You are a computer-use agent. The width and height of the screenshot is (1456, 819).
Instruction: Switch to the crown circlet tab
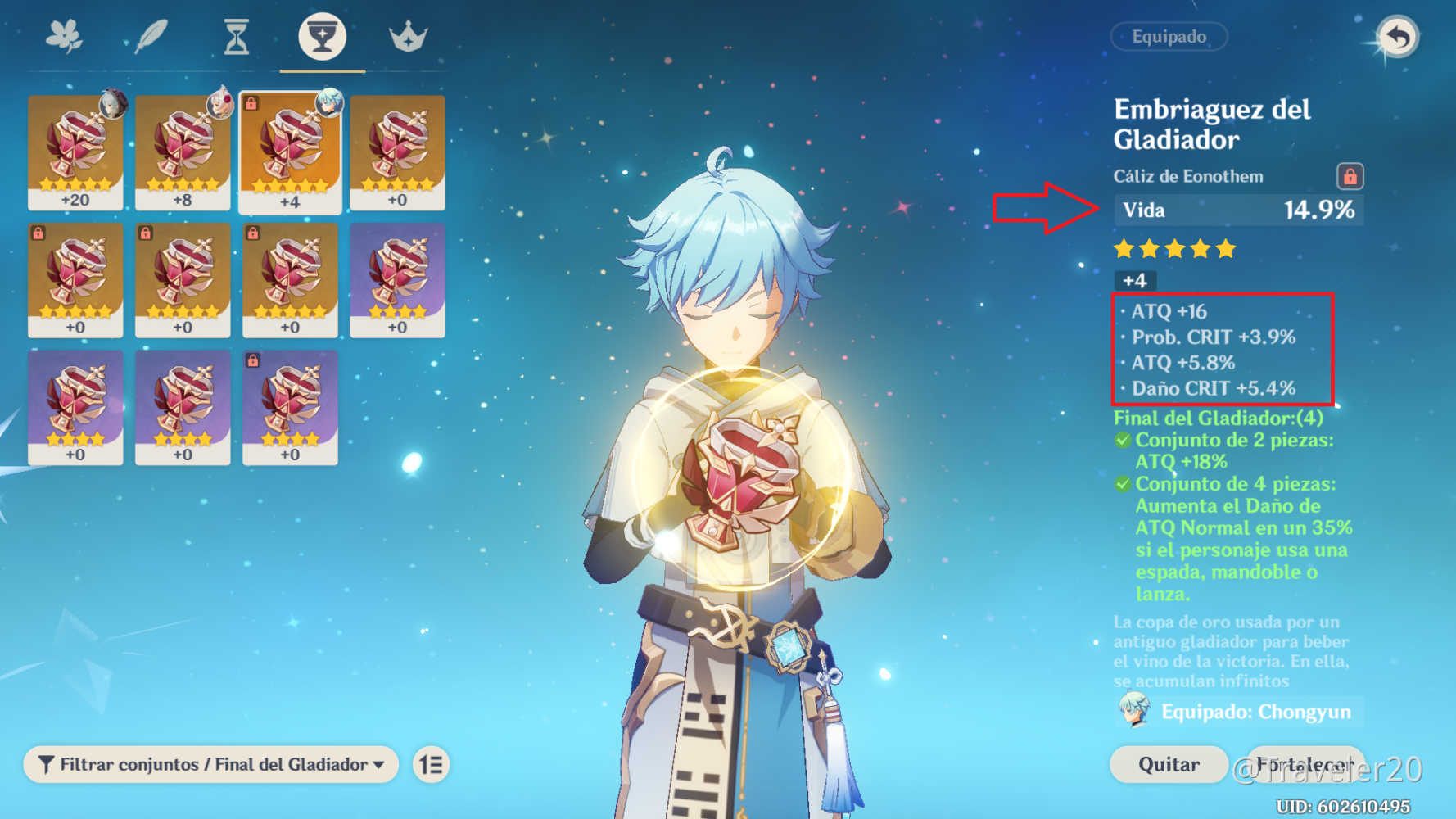click(x=408, y=37)
